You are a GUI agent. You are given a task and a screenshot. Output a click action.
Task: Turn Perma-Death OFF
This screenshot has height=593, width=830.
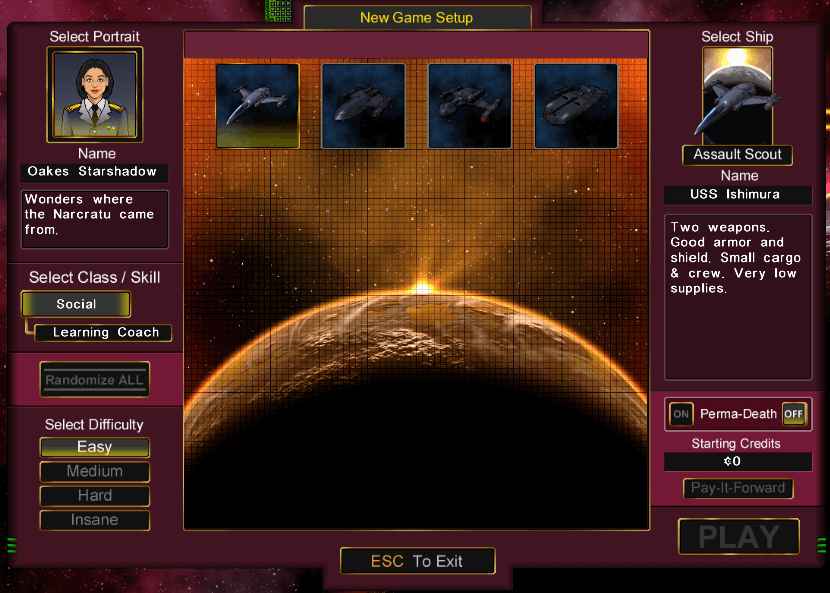tap(794, 414)
